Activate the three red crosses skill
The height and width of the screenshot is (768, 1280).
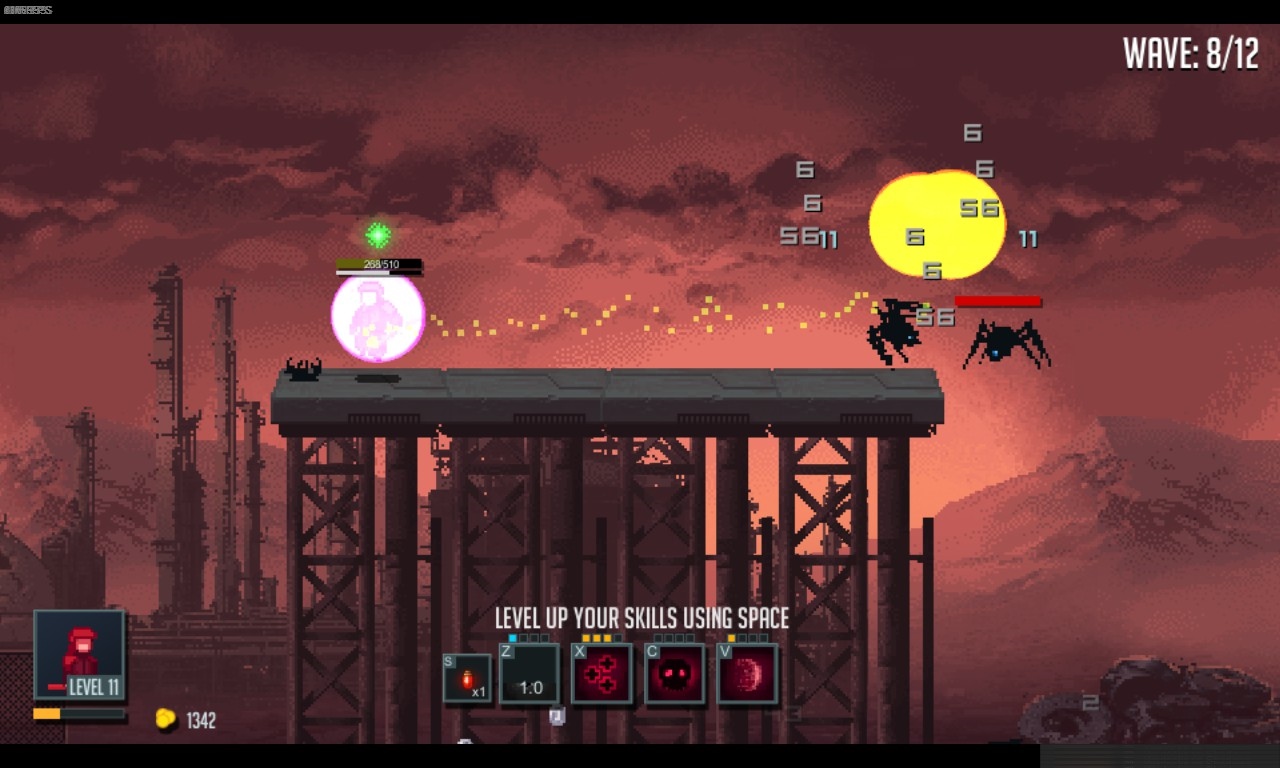point(602,674)
